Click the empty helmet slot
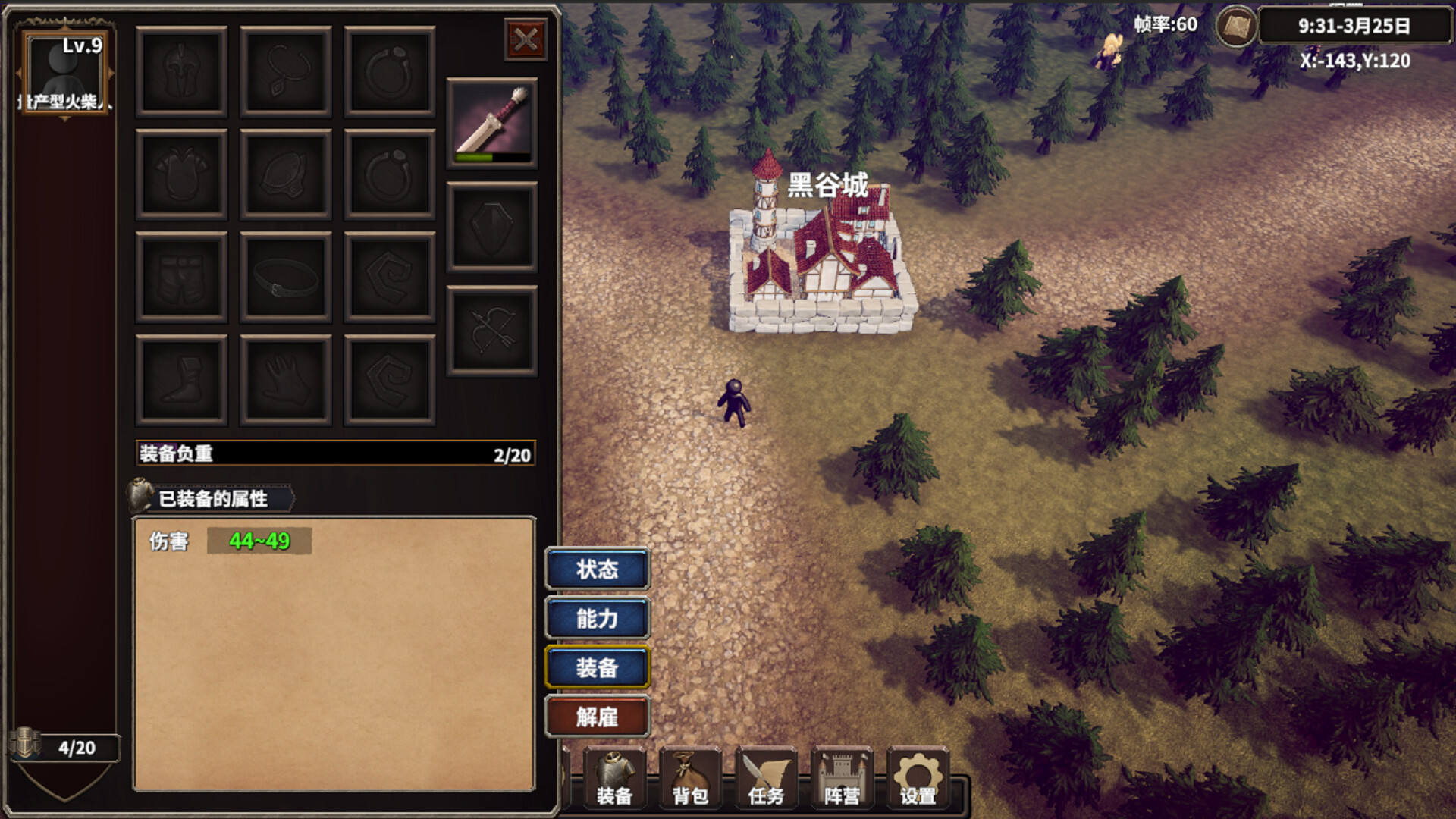The image size is (1456, 819). [x=180, y=71]
